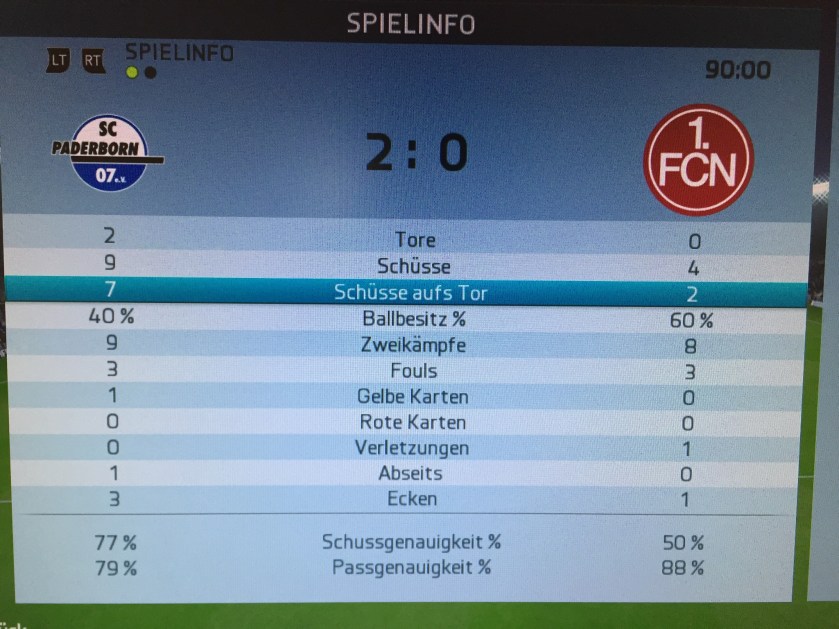Choose the Ballbesitz % stat row
The width and height of the screenshot is (839, 629).
414,320
